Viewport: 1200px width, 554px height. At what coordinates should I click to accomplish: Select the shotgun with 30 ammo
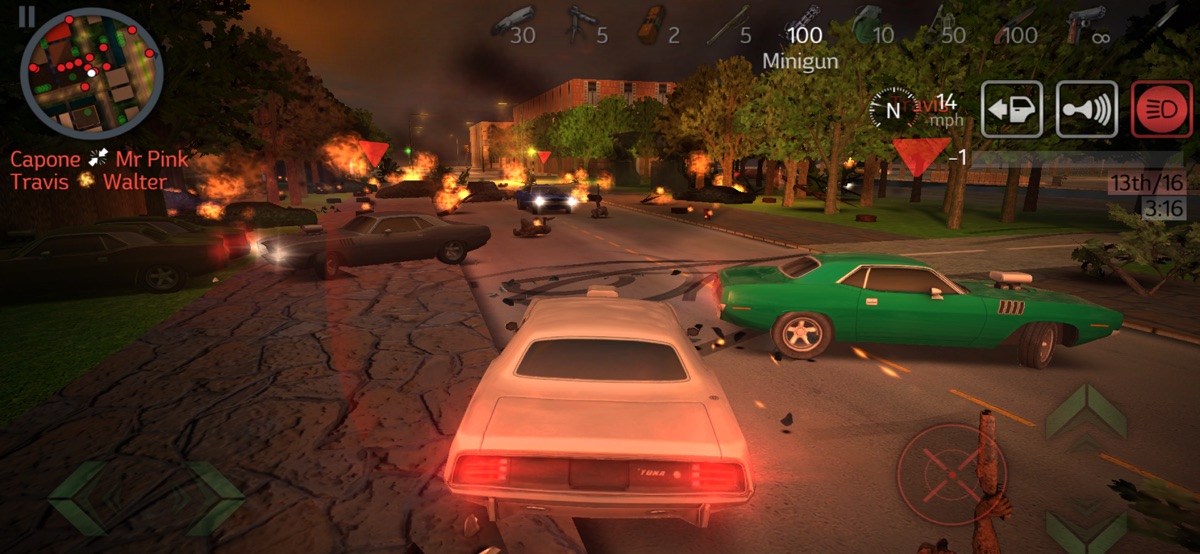point(513,24)
